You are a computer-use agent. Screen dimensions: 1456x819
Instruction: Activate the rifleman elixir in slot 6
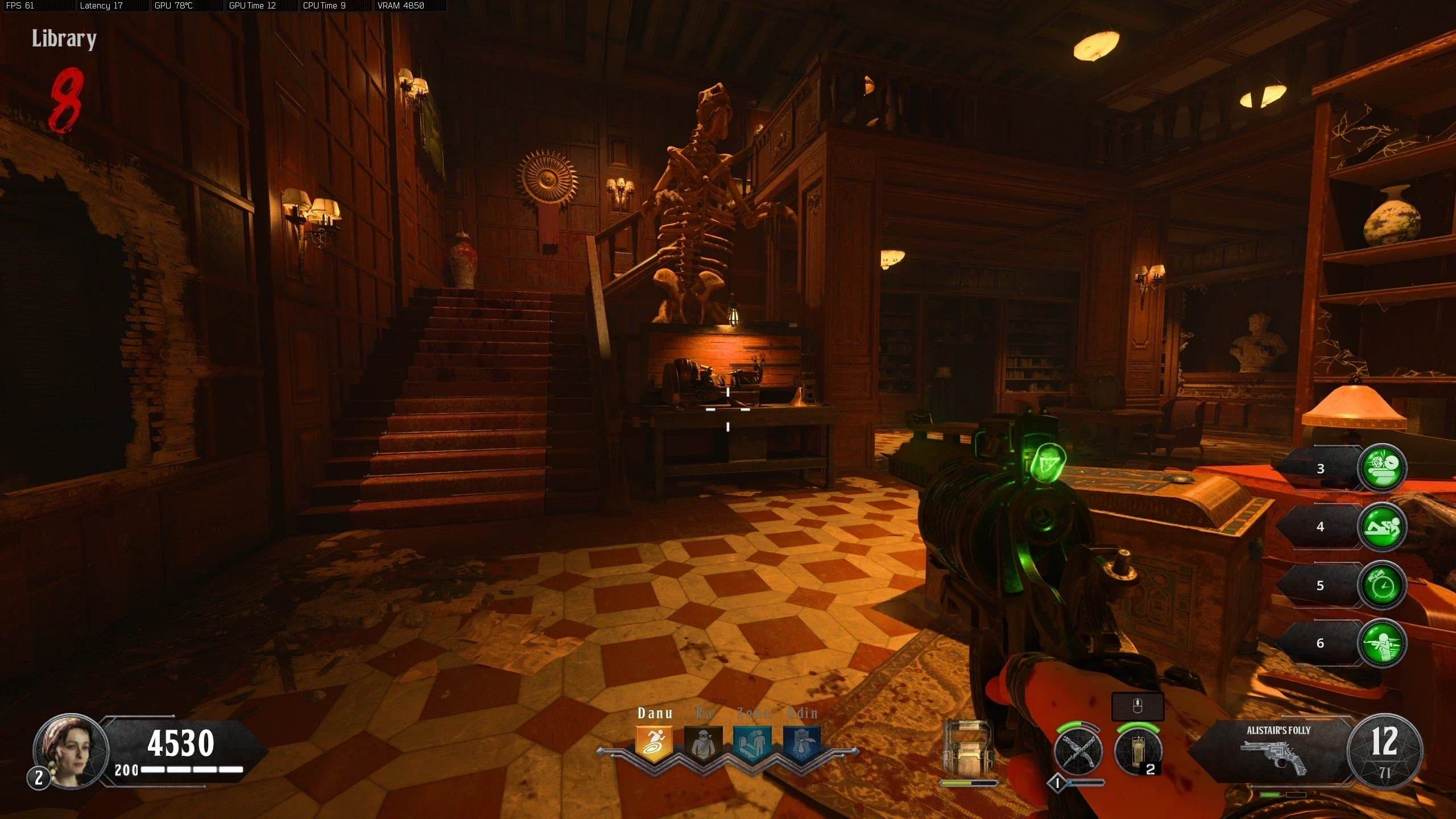click(x=1381, y=643)
